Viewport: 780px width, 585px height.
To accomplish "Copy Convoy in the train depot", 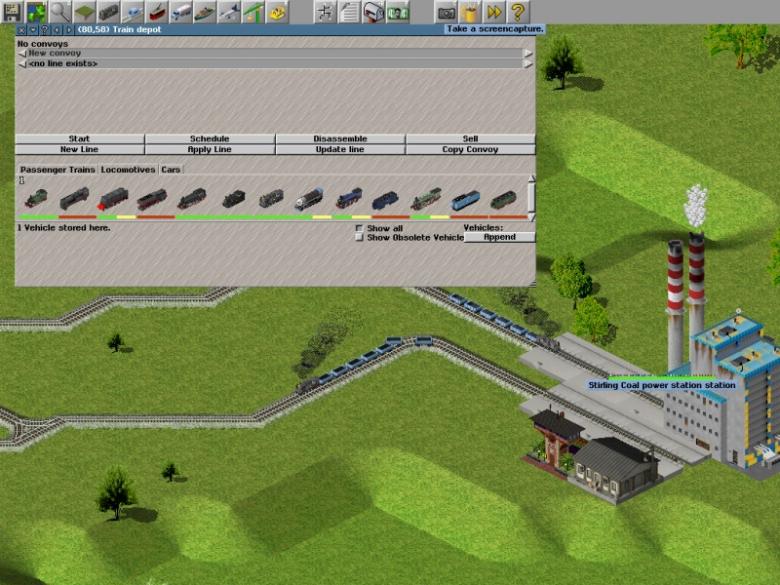I will coord(470,149).
